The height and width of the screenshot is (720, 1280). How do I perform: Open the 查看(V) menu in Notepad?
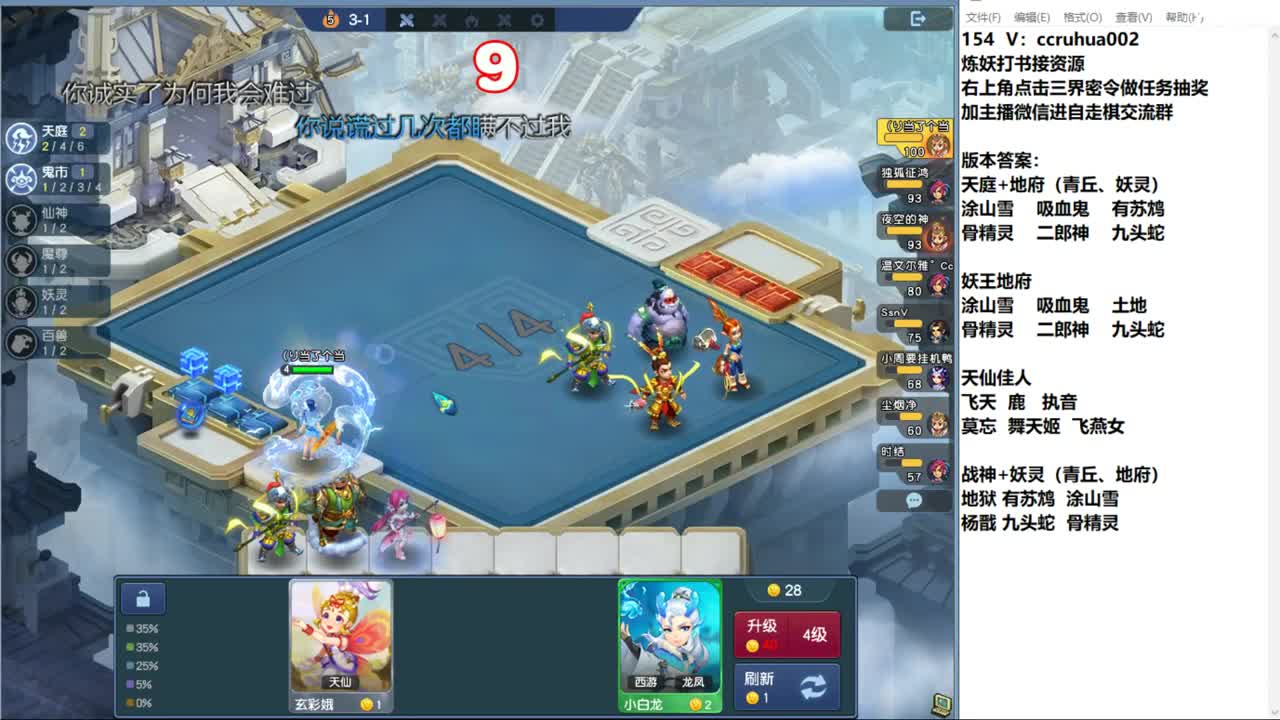click(1136, 17)
